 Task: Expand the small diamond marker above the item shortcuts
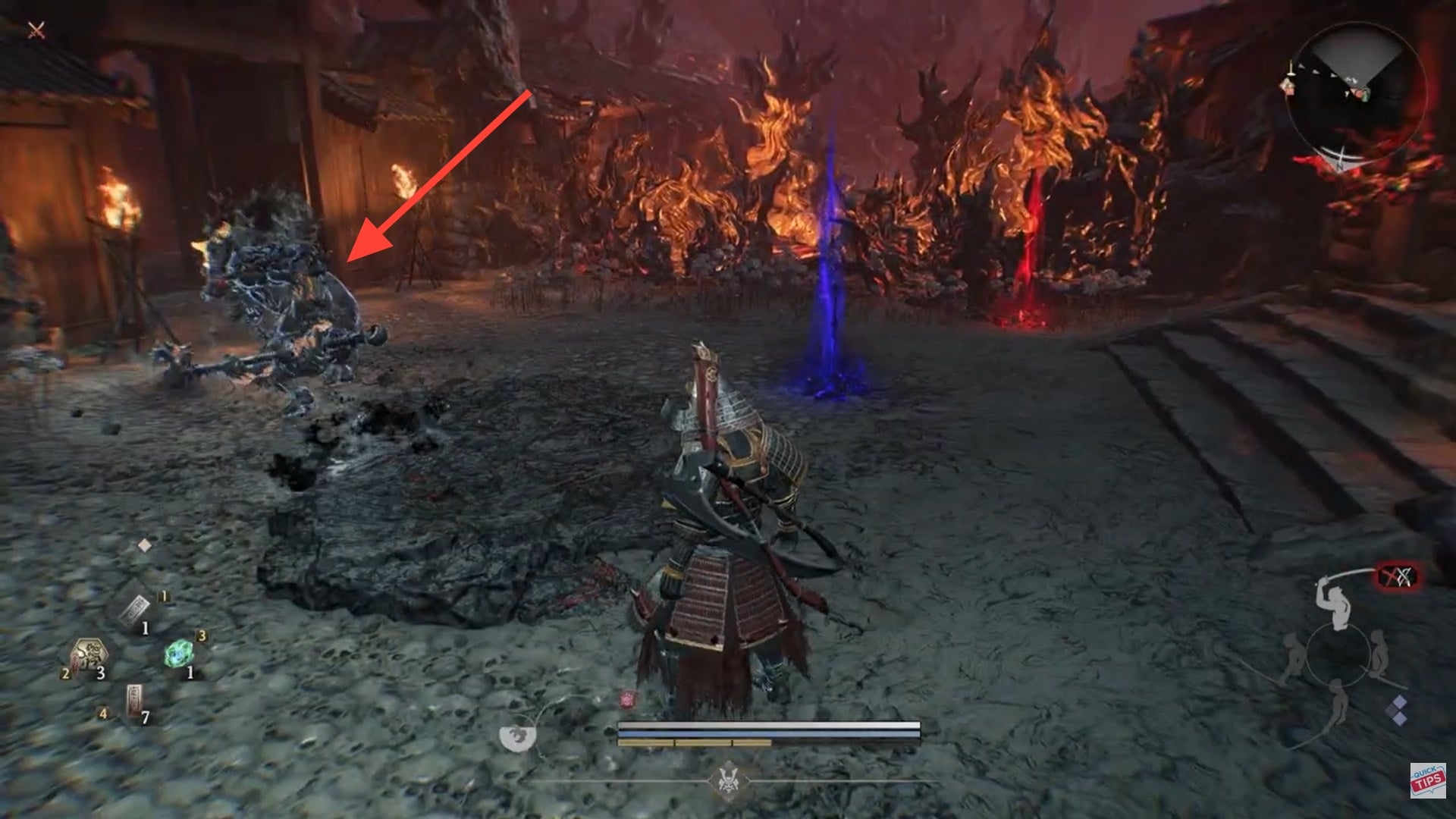144,545
